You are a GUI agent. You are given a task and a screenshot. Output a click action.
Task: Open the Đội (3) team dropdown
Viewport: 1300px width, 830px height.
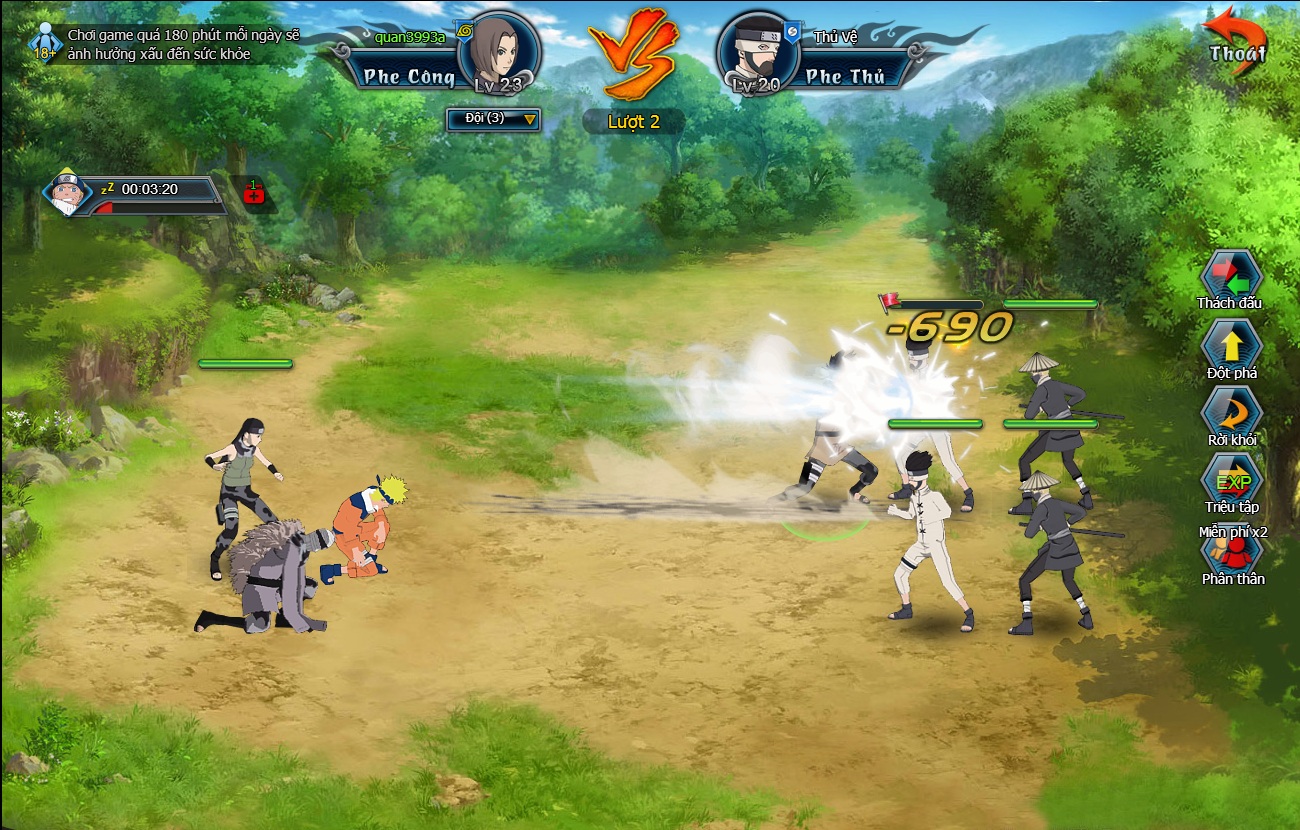[x=493, y=120]
